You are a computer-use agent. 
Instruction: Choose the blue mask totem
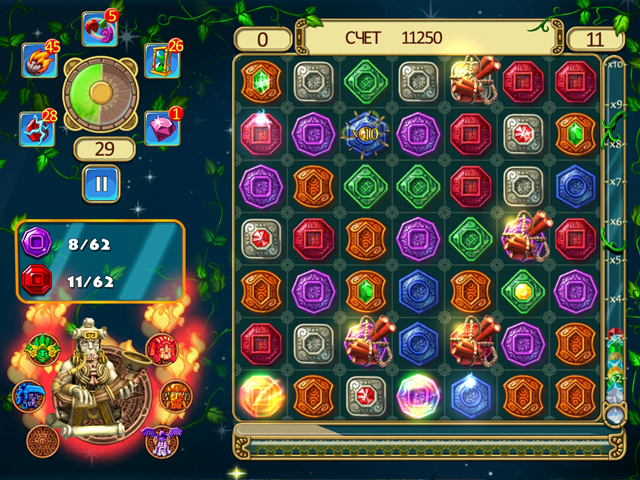28,394
